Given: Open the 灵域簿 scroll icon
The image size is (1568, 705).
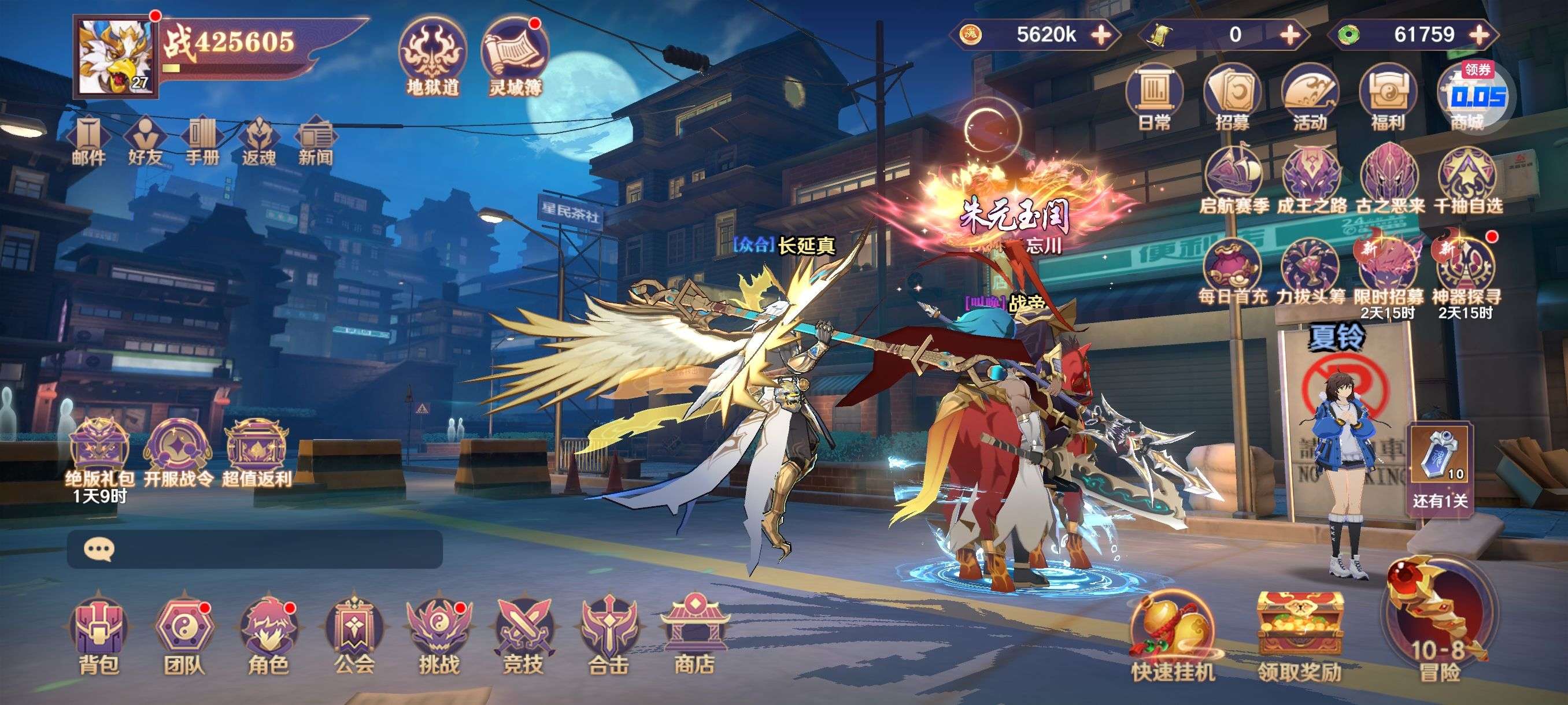Looking at the screenshot, I should 515,58.
